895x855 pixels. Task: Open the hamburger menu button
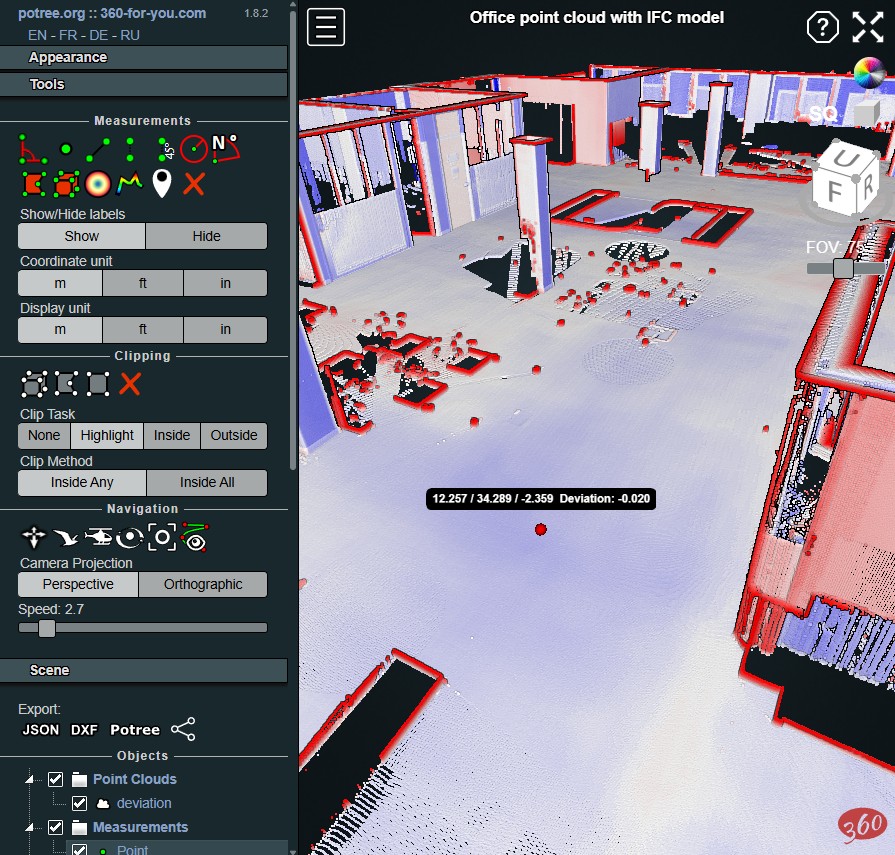coord(326,27)
